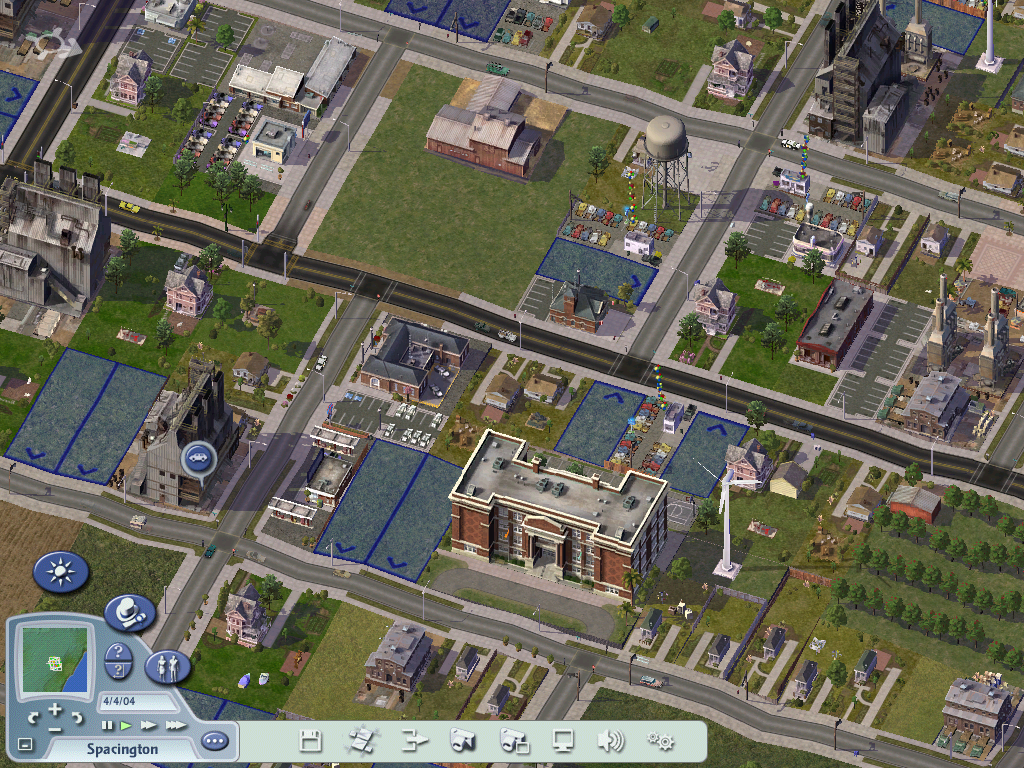Set simulation to triple-arrow fastest speed
1024x768 pixels.
pyautogui.click(x=175, y=725)
